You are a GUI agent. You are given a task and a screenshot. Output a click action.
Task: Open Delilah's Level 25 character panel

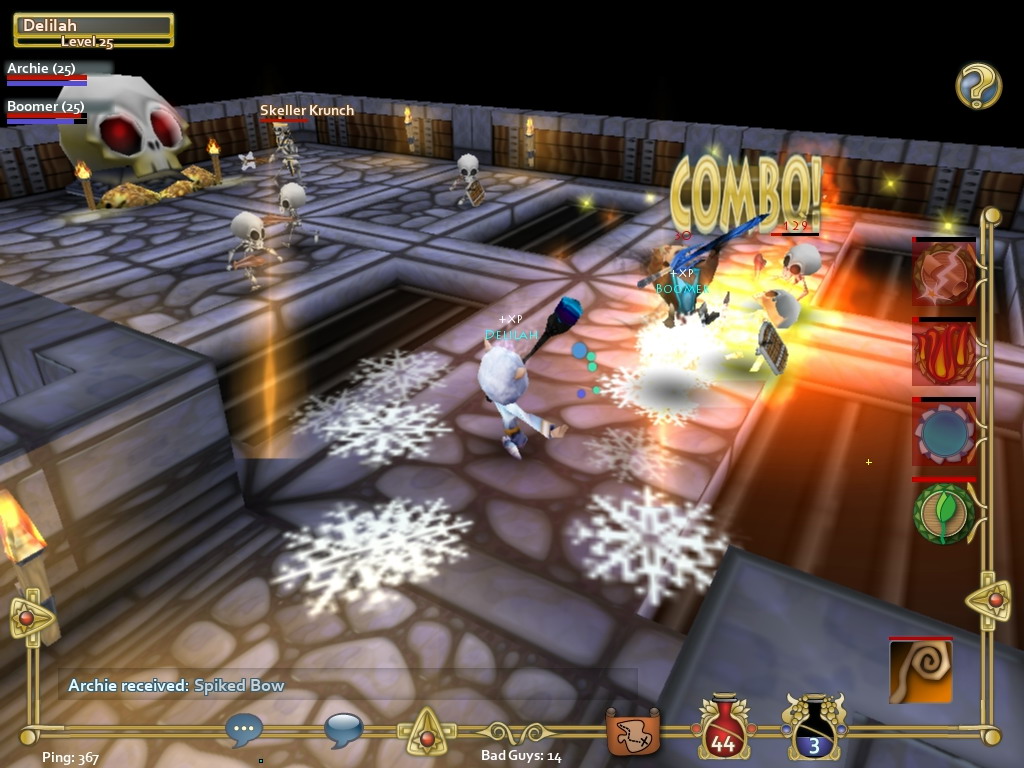click(x=93, y=31)
